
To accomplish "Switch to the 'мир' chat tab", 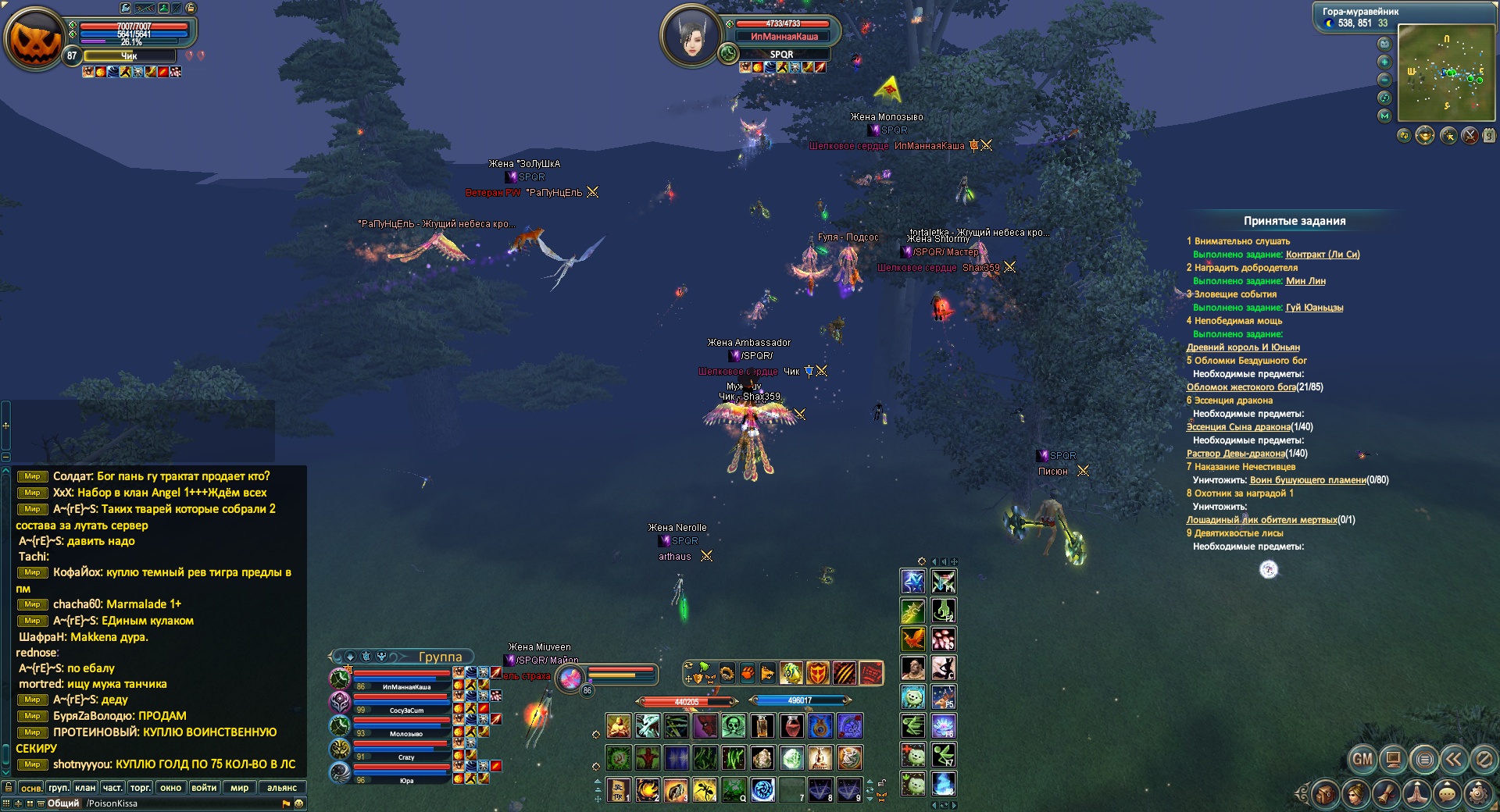I will 239,788.
